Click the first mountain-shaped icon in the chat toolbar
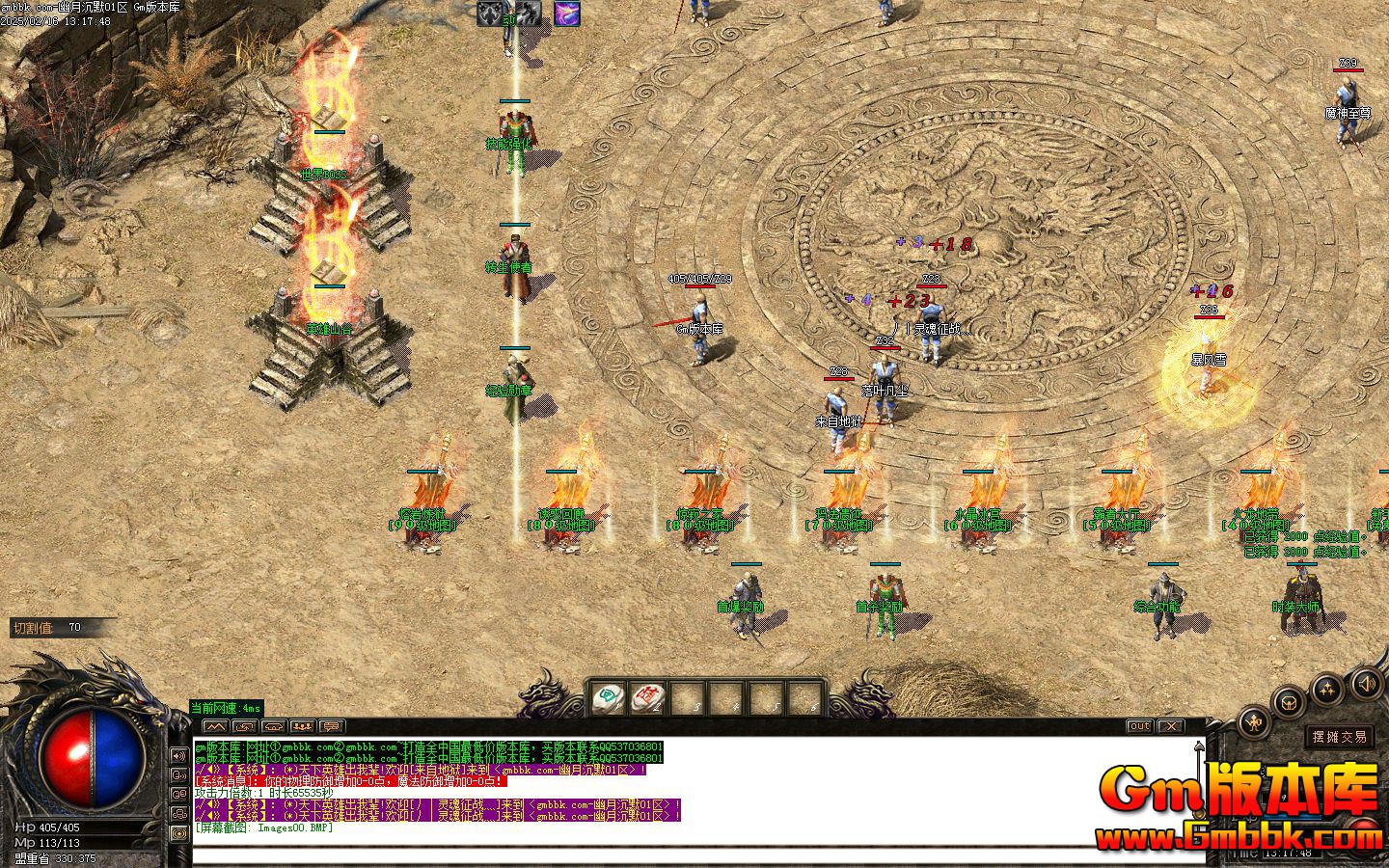The image size is (1389, 868). pos(216,726)
